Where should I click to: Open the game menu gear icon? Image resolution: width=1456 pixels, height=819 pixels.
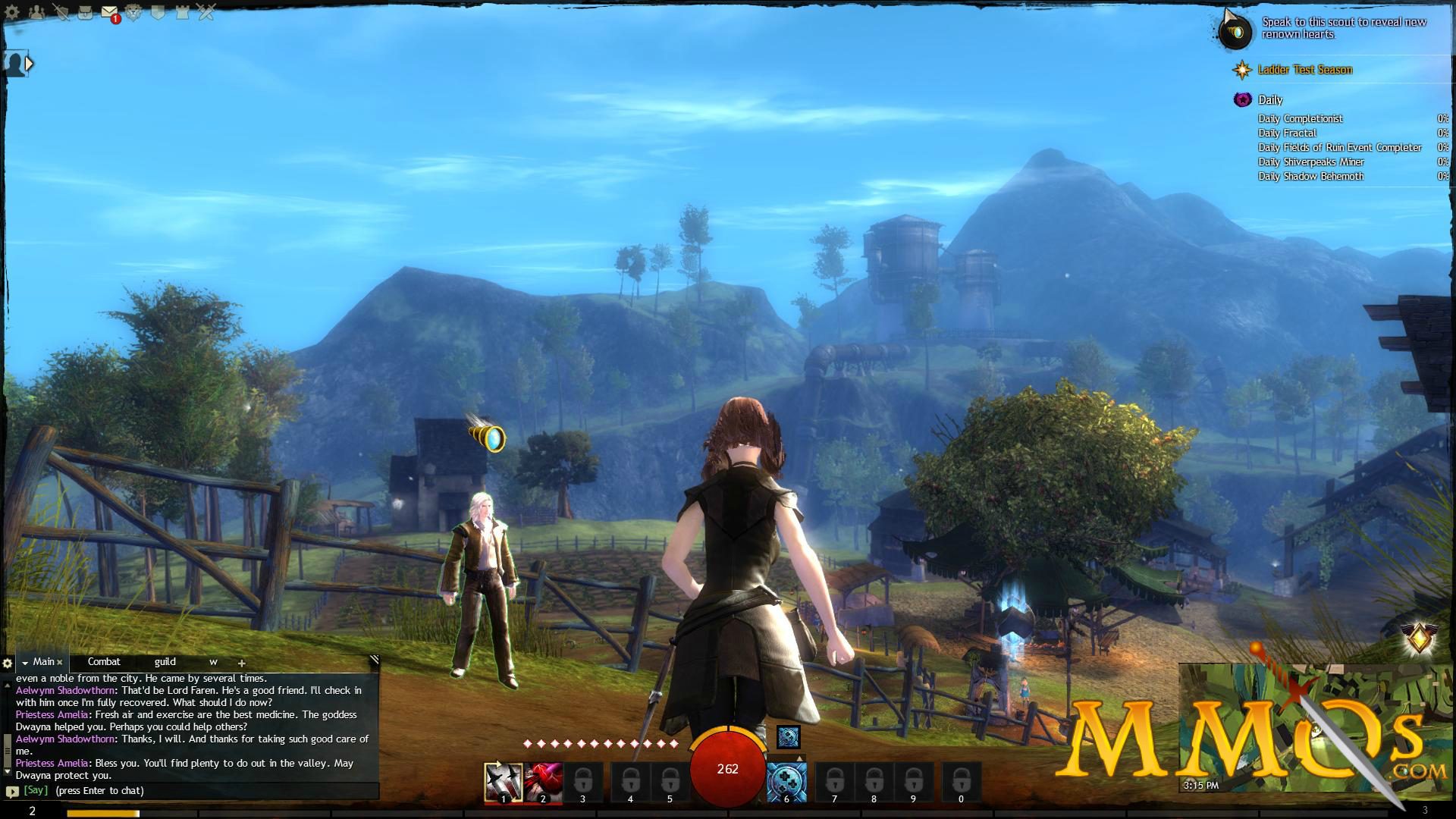click(11, 11)
